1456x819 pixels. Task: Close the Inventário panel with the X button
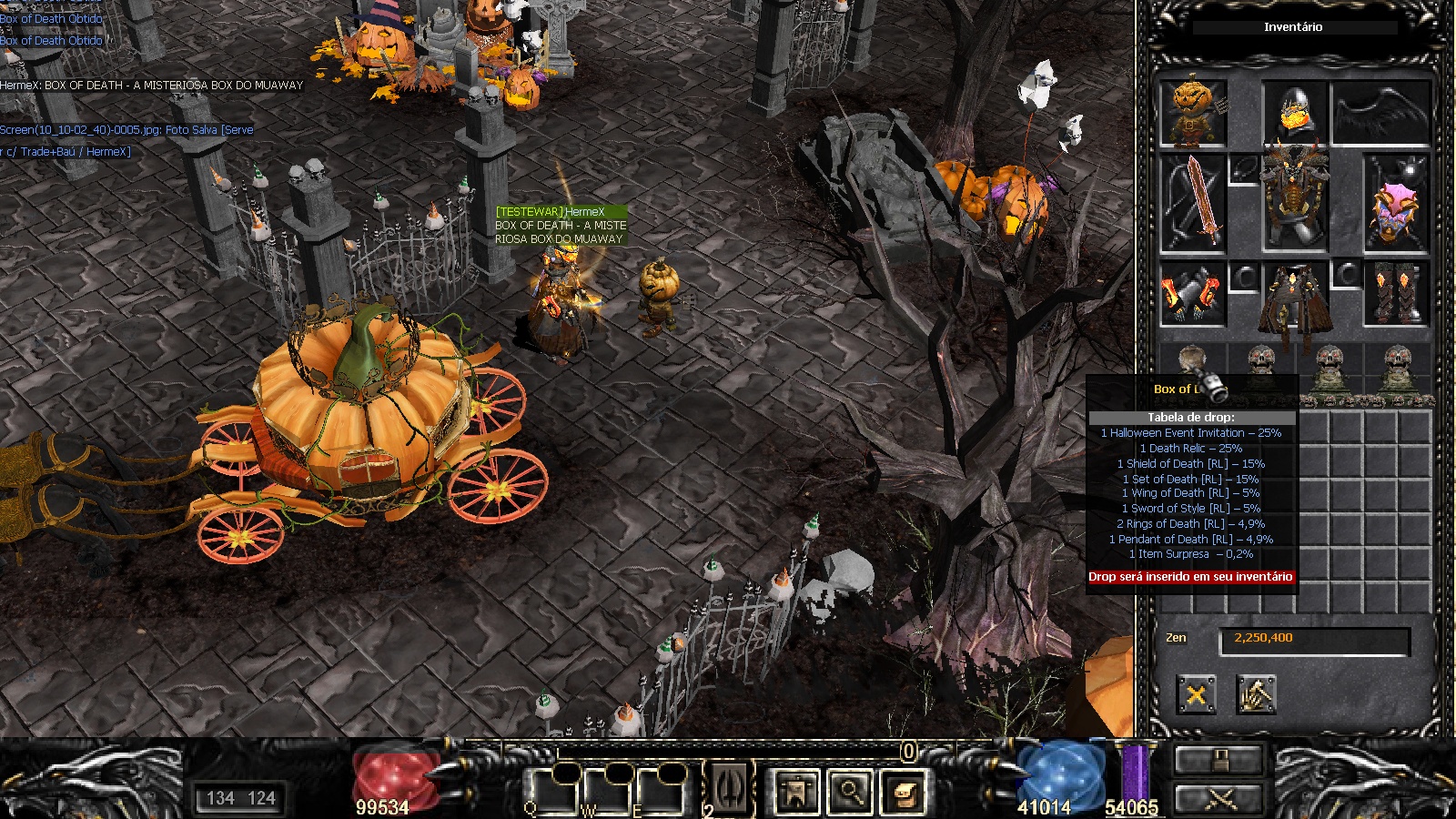pyautogui.click(x=1196, y=695)
